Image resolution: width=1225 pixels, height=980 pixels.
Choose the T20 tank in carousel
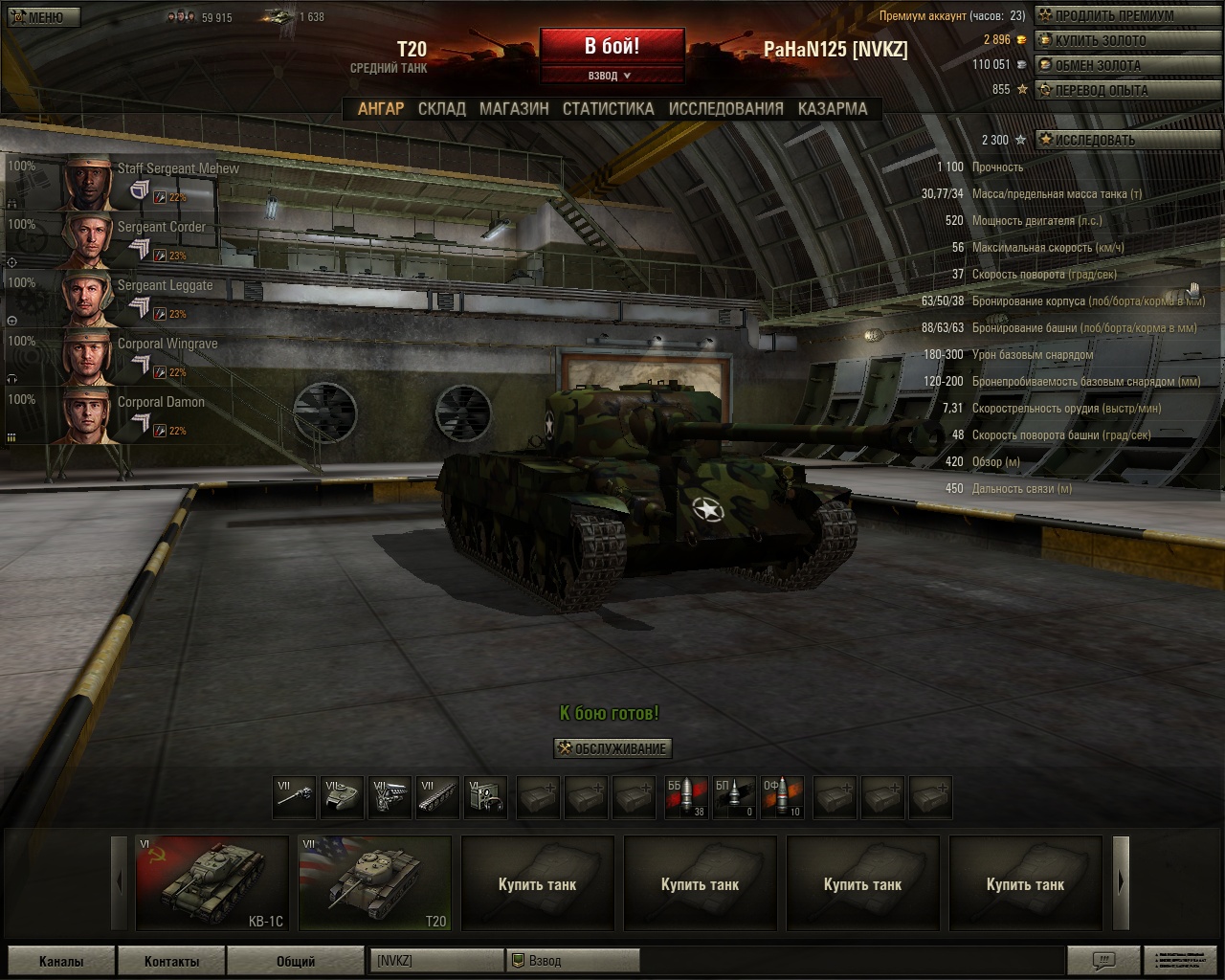374,882
